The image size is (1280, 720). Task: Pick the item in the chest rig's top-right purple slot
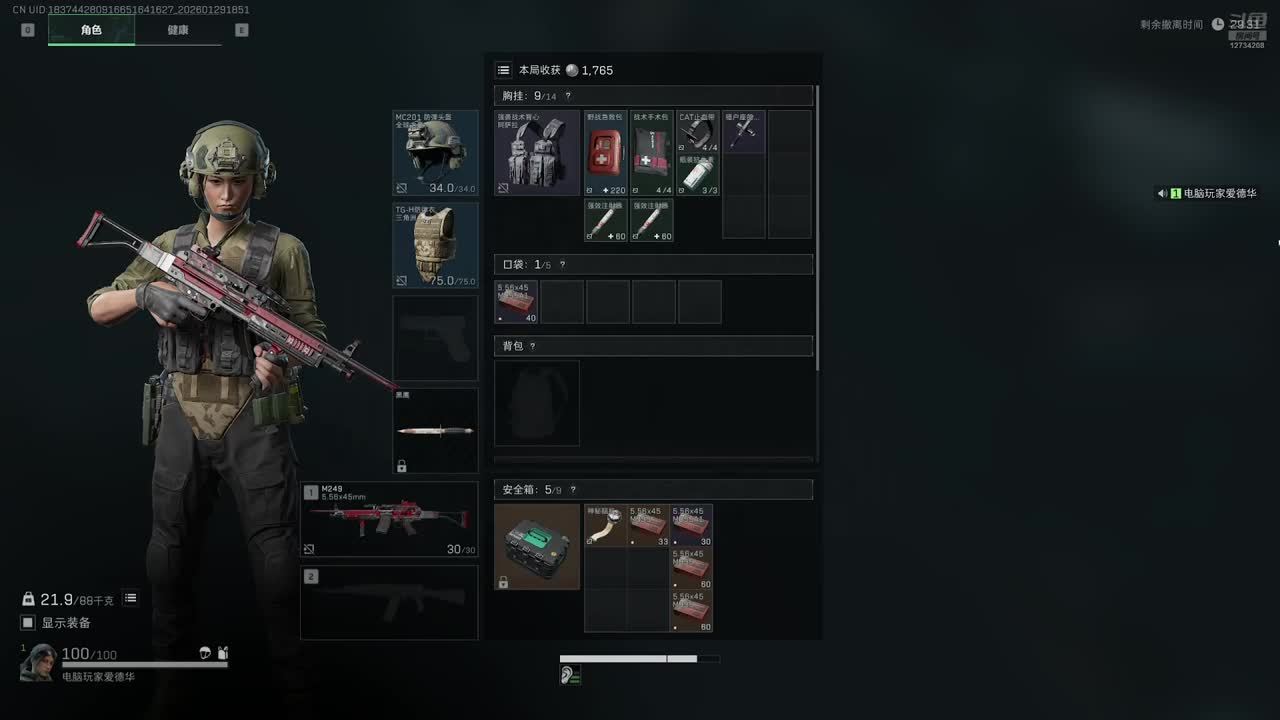[744, 132]
